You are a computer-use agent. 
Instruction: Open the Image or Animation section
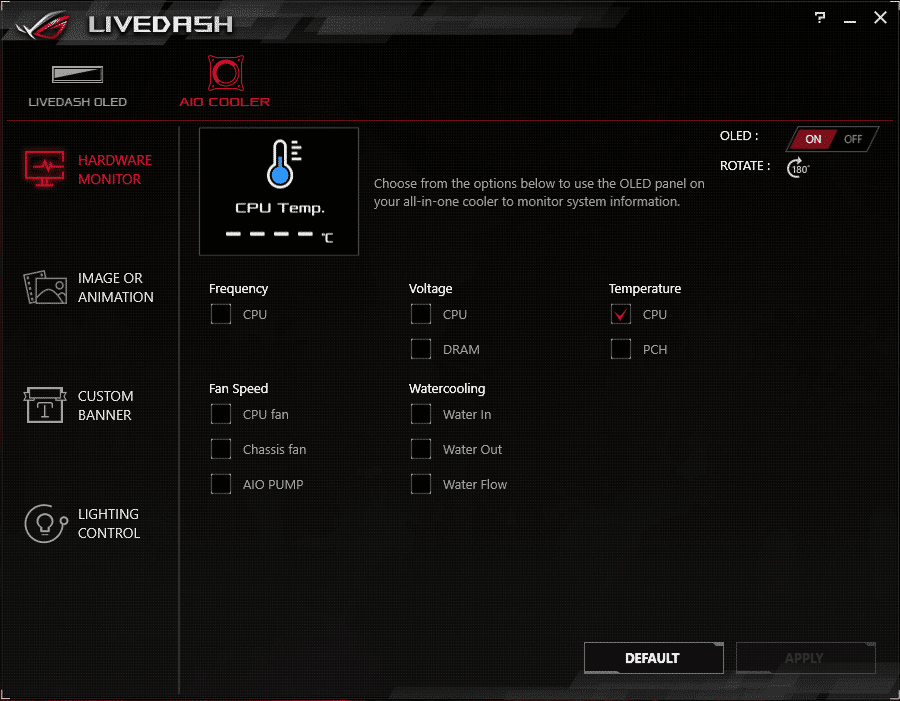tap(88, 288)
